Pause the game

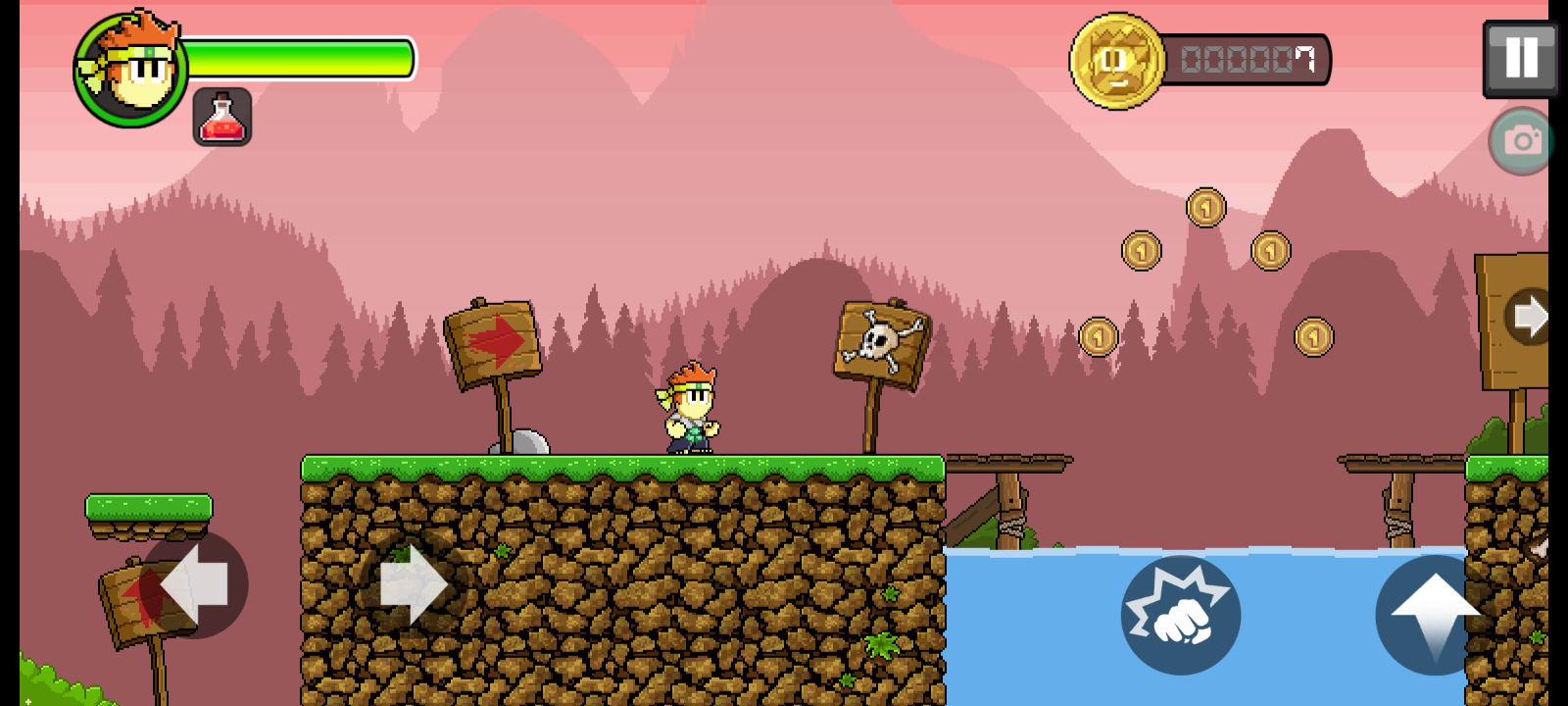(x=1520, y=59)
